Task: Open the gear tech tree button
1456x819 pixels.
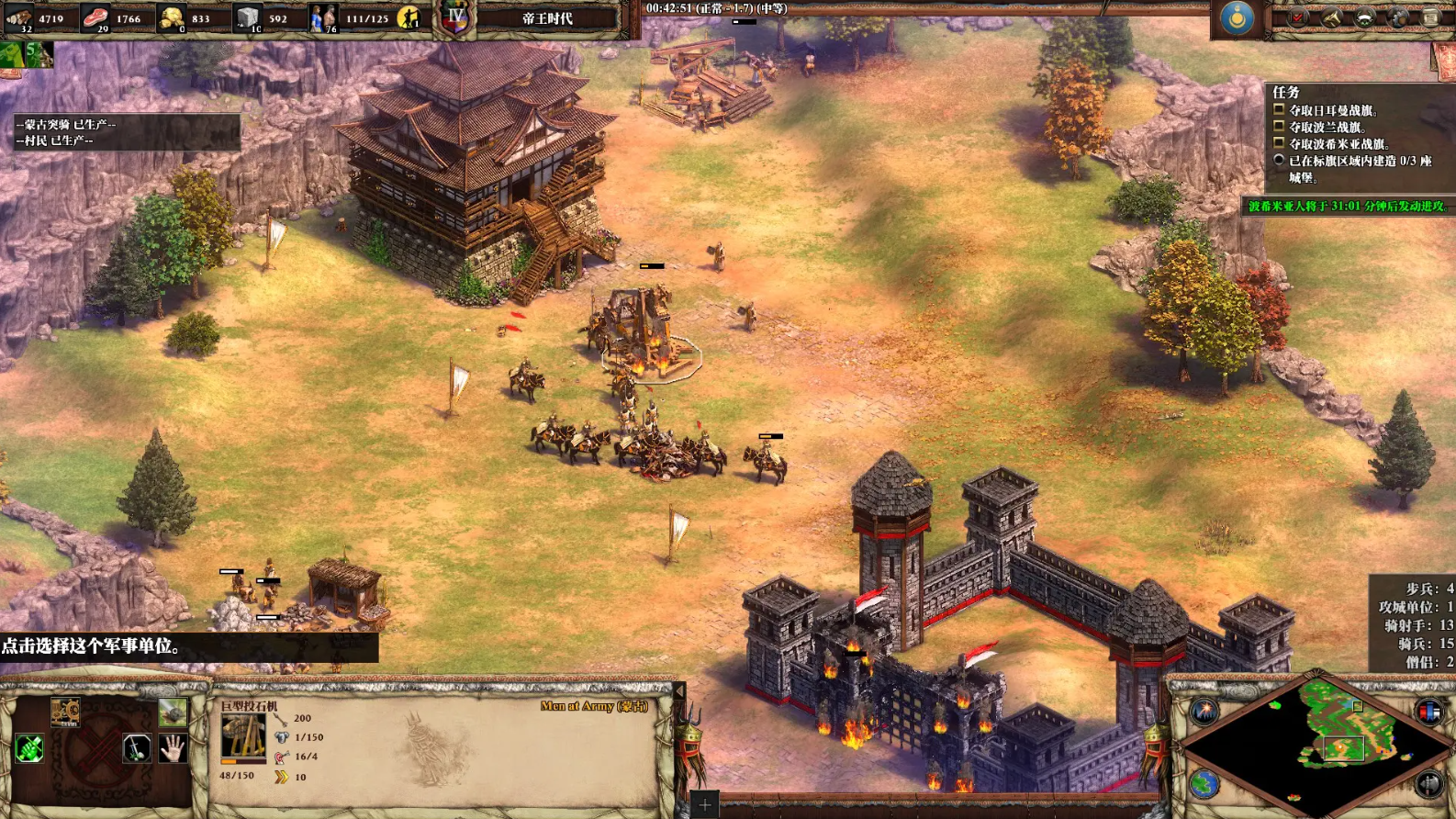Action: click(x=1398, y=17)
